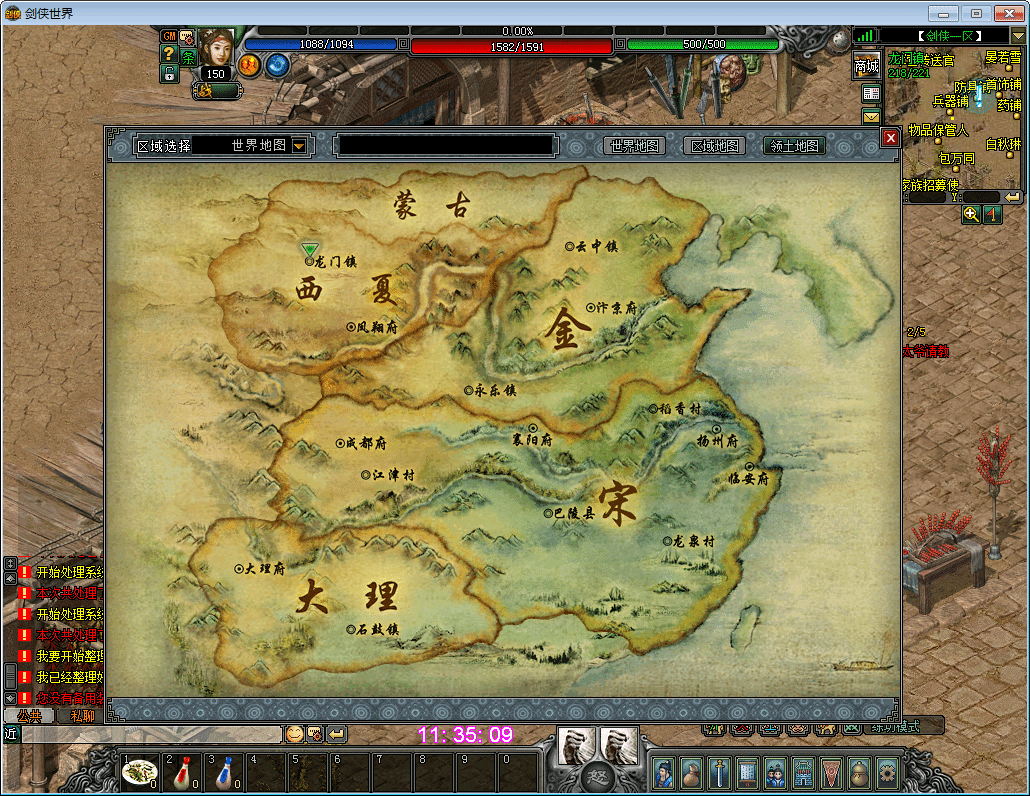The height and width of the screenshot is (796, 1030).
Task: Pick 大理府 on the world map
Action: [x=239, y=568]
